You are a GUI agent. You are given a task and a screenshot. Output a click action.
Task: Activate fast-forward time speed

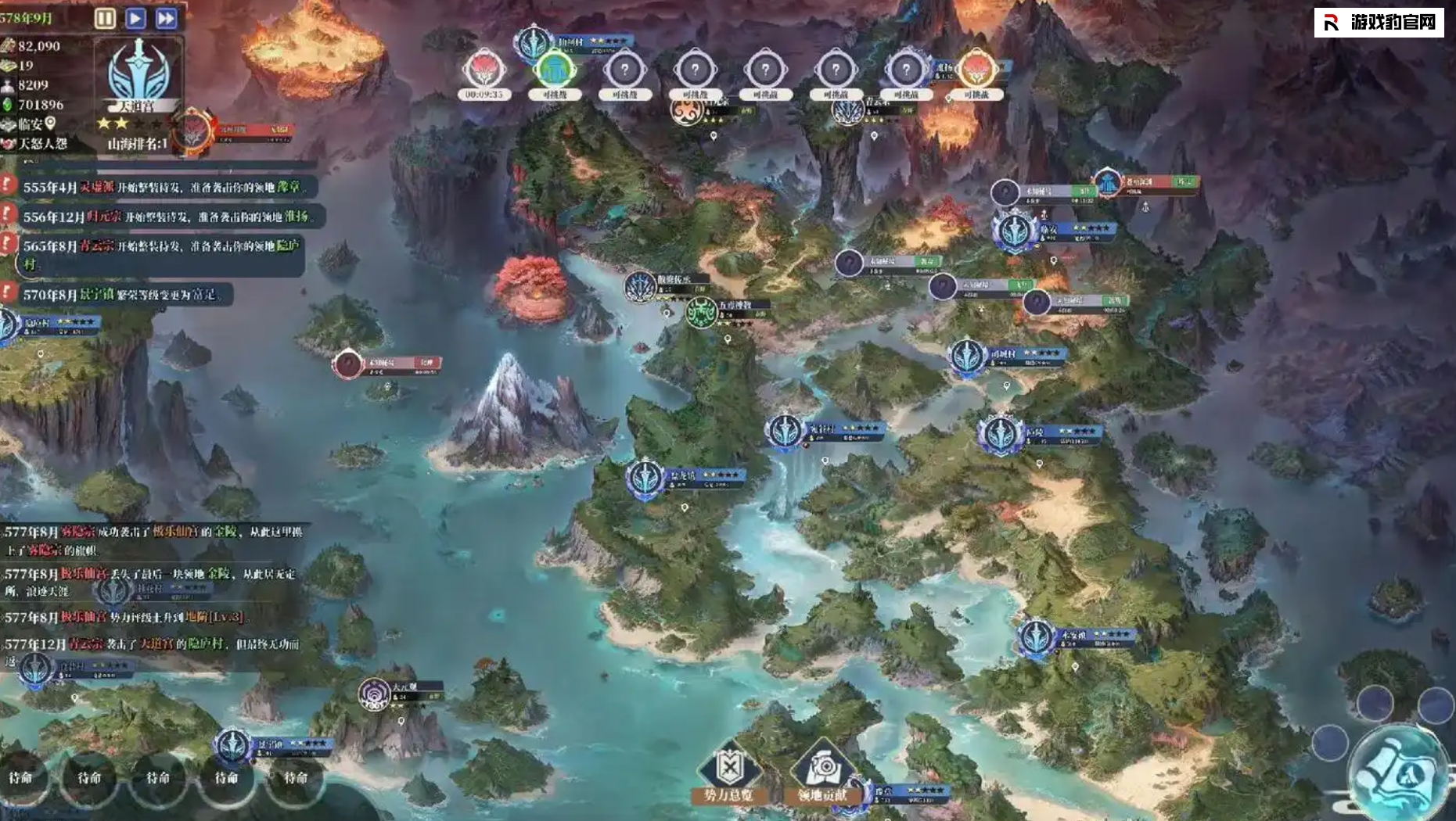coord(166,18)
